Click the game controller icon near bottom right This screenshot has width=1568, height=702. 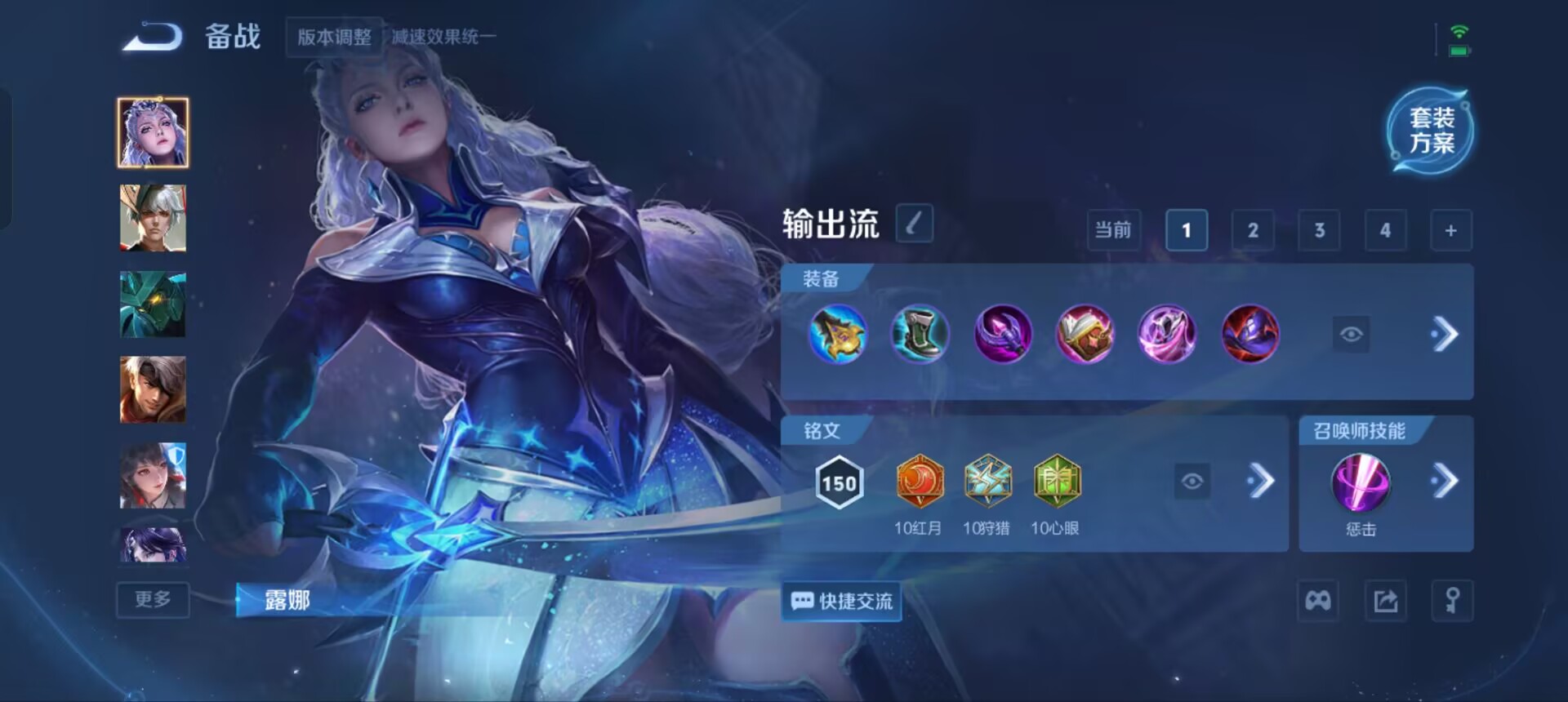tap(1318, 601)
